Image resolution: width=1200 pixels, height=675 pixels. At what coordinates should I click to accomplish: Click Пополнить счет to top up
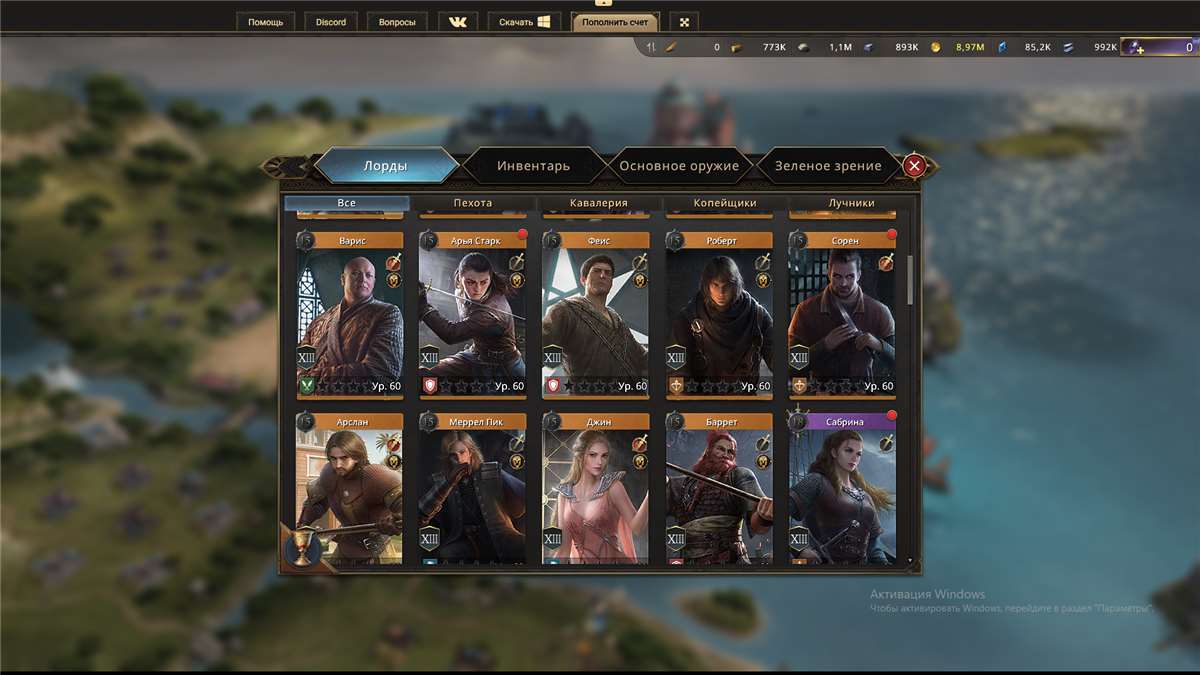click(x=615, y=22)
